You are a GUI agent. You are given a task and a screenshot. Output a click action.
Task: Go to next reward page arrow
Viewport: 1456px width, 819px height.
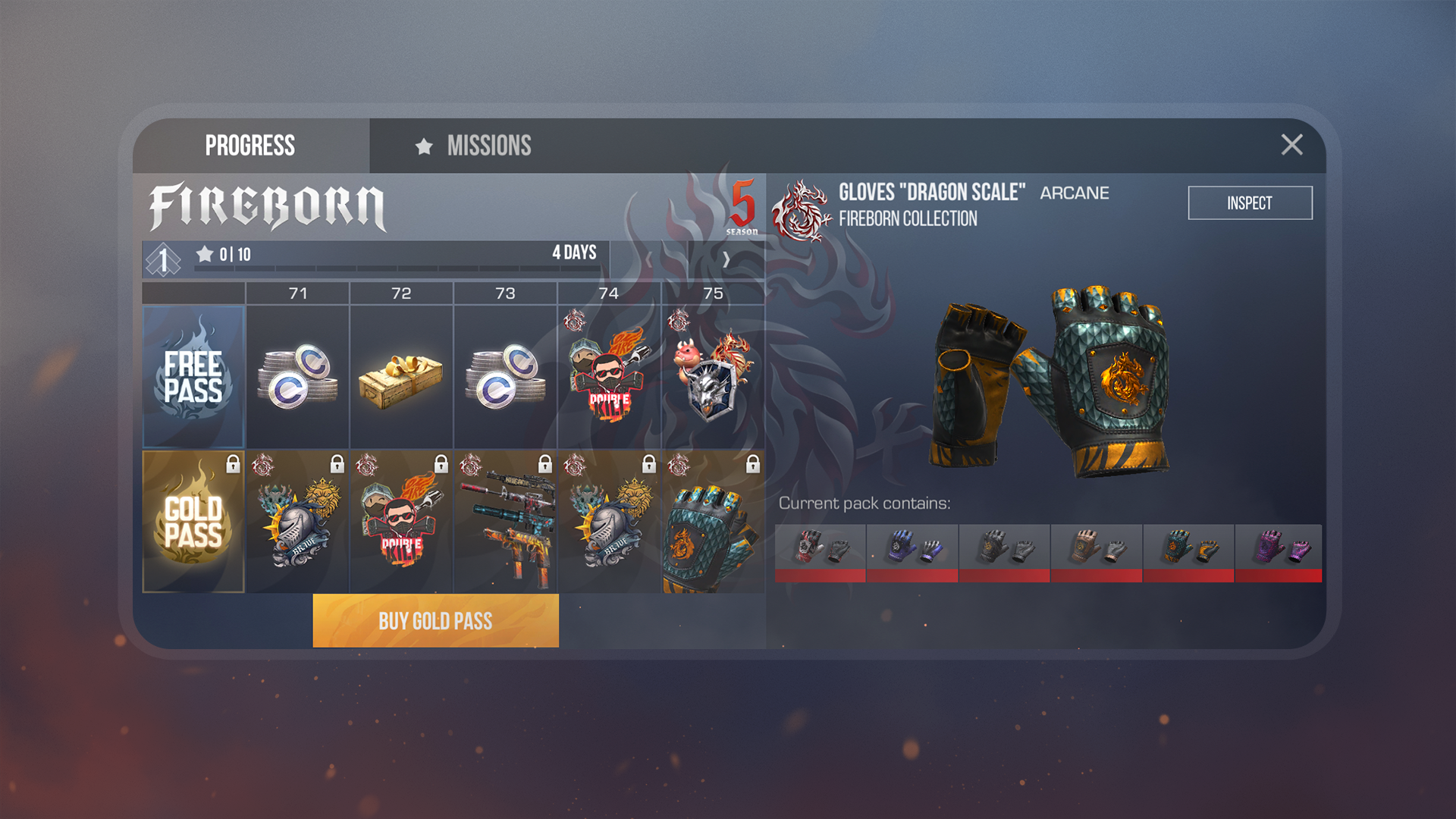726,260
